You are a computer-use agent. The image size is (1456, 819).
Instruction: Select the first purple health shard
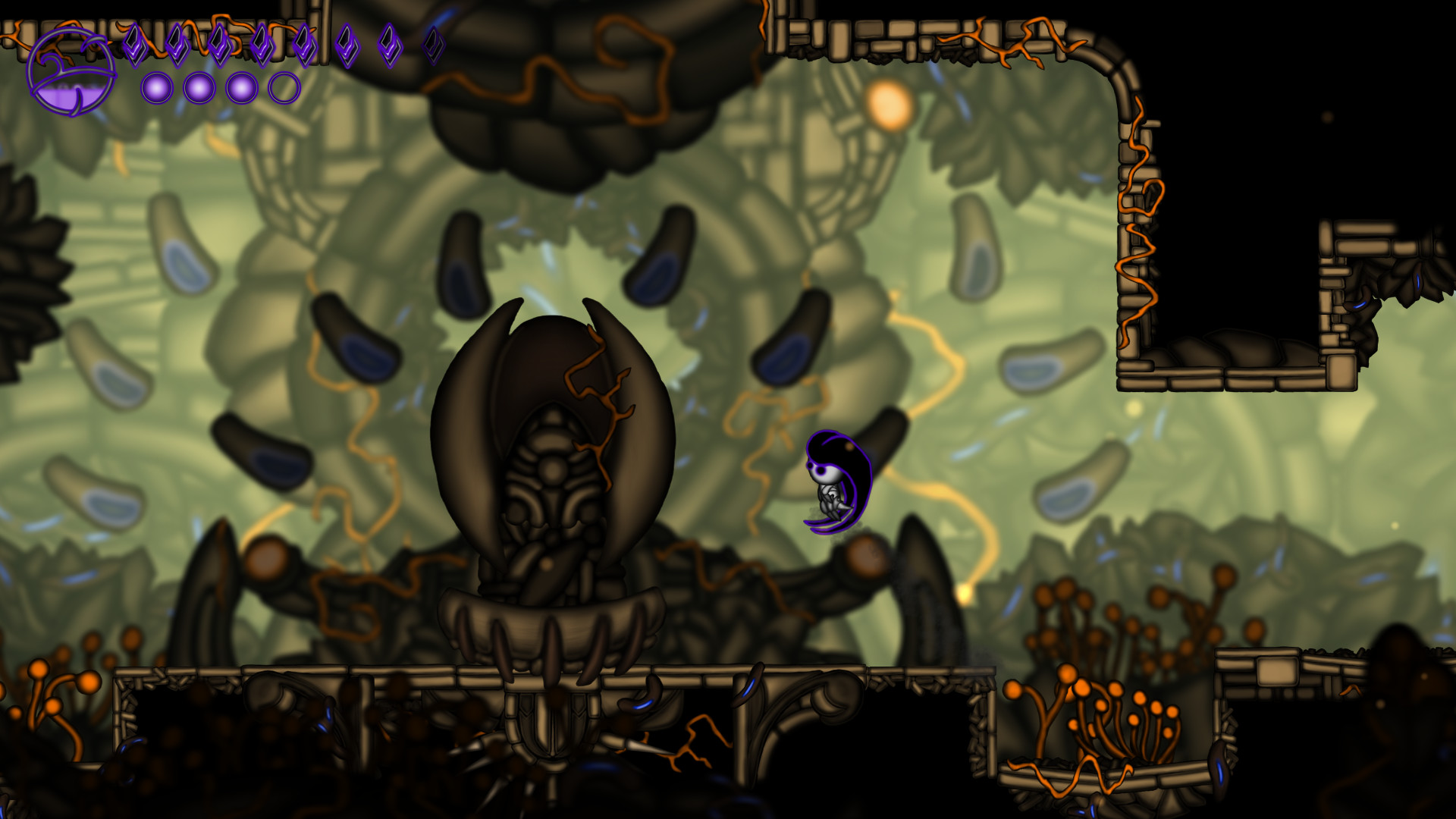click(x=136, y=45)
